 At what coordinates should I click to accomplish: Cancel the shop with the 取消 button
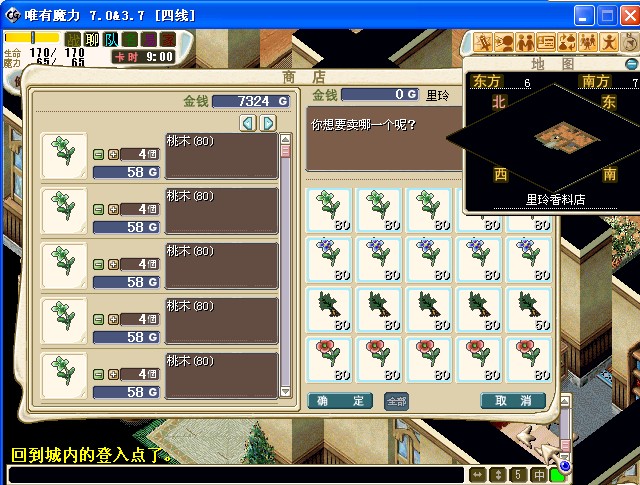tap(513, 401)
